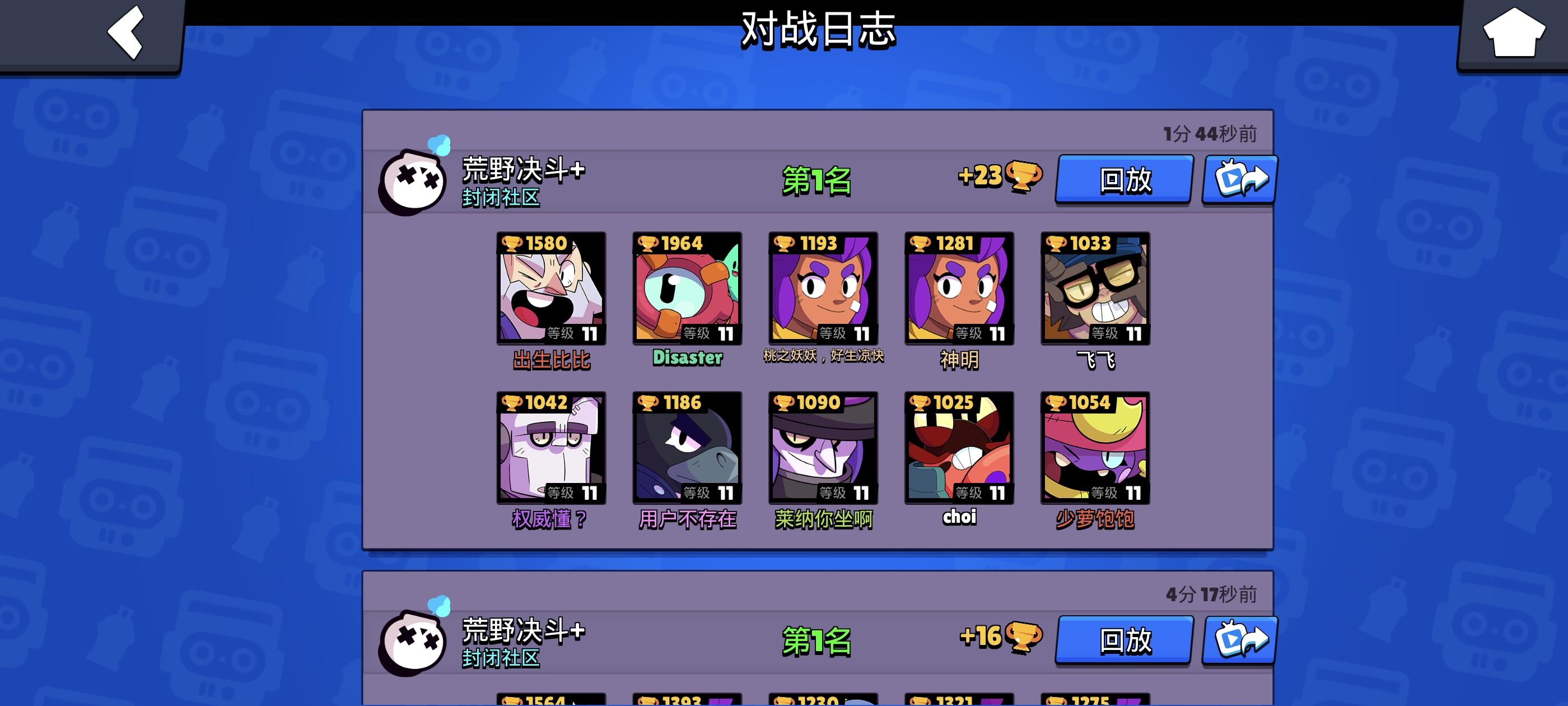
Task: Tap the share replay TV icon on the second match
Action: [x=1239, y=640]
